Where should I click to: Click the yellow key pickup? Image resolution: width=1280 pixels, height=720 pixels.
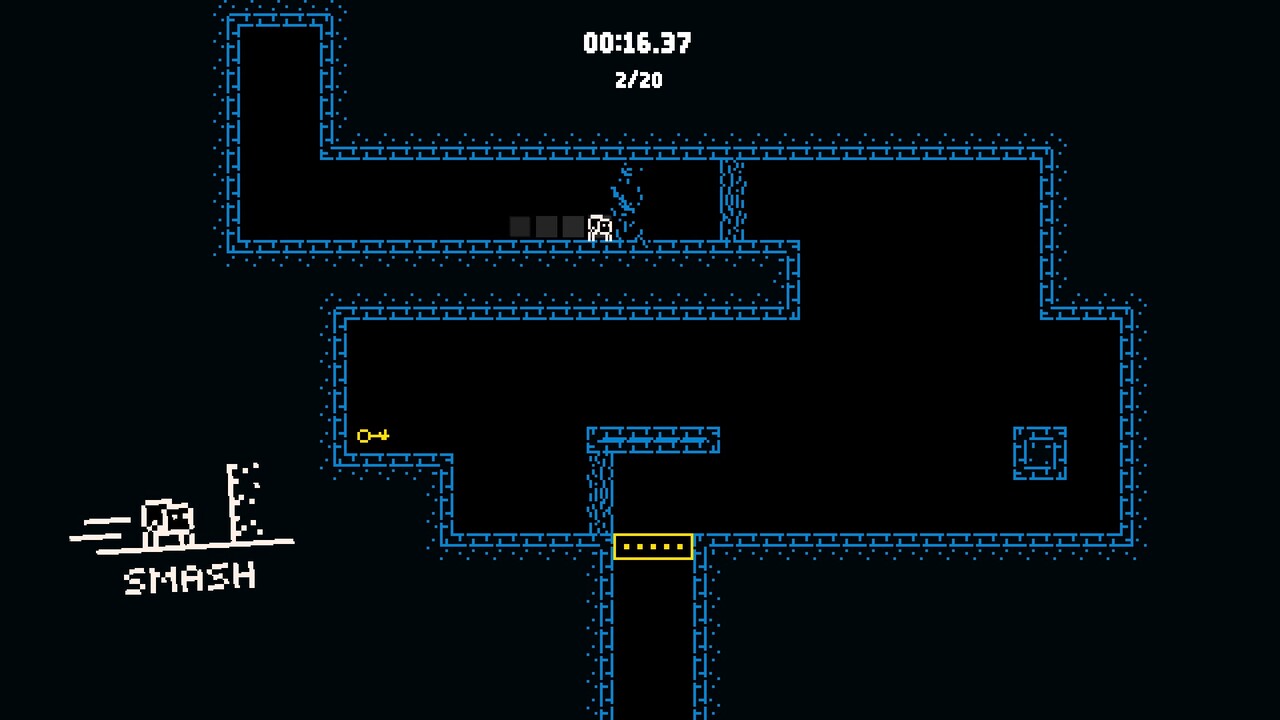pos(372,434)
